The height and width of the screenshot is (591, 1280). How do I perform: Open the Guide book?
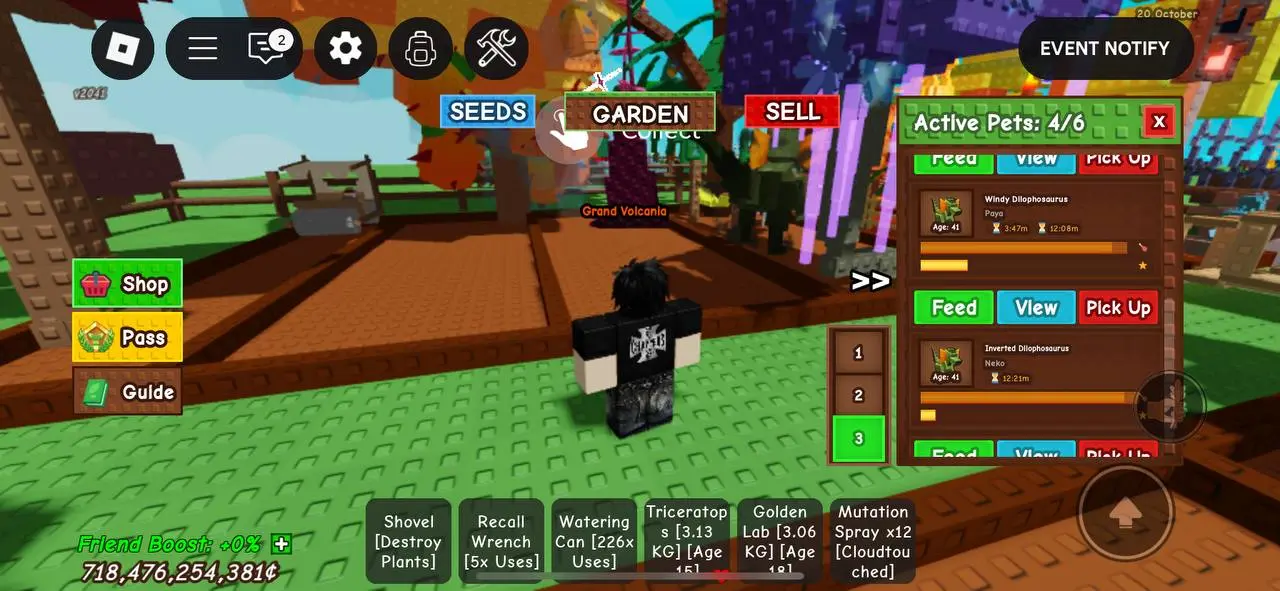pos(127,391)
